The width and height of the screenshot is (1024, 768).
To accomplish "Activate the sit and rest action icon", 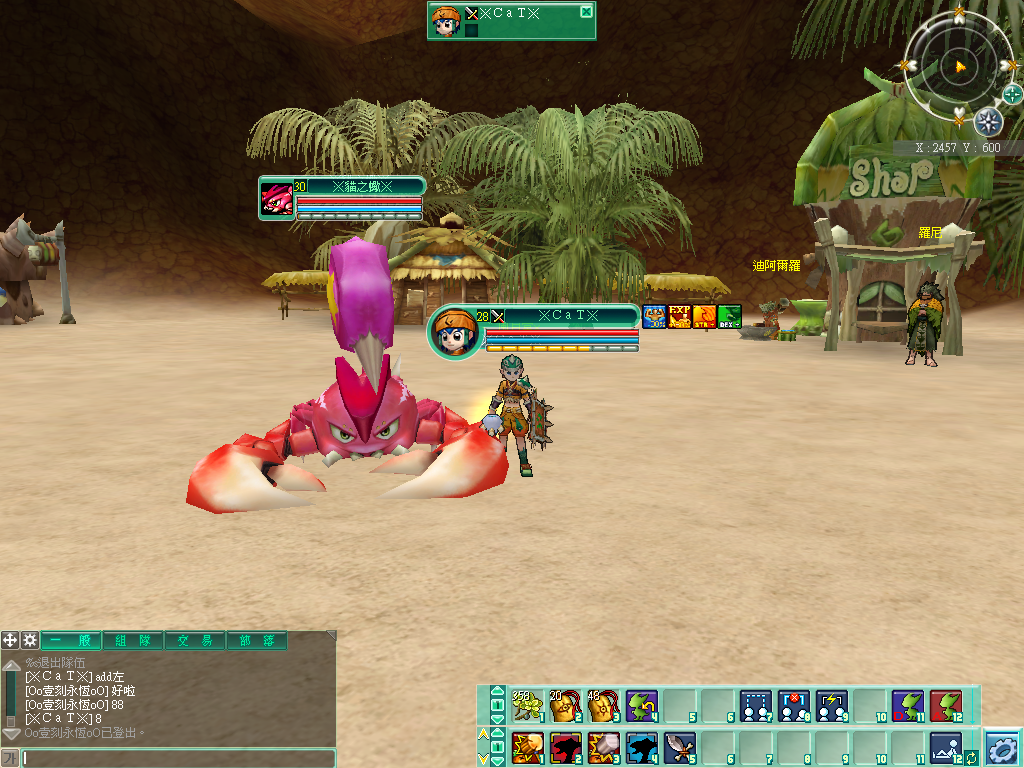I will point(945,746).
